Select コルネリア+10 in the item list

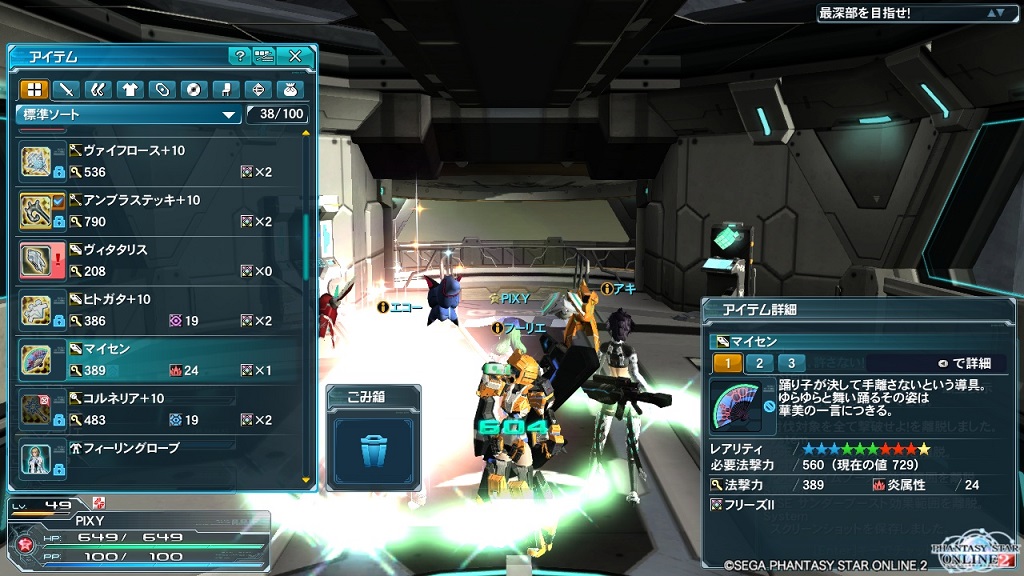[x=160, y=409]
